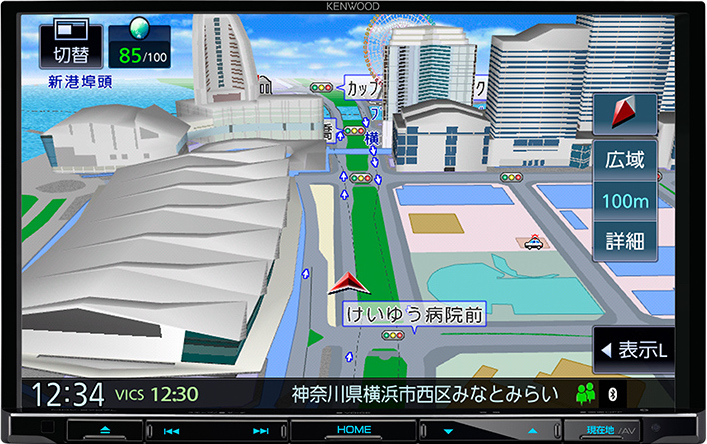Screen dimensions: 707x444
Task: Skip to the next track
Action: (261, 430)
